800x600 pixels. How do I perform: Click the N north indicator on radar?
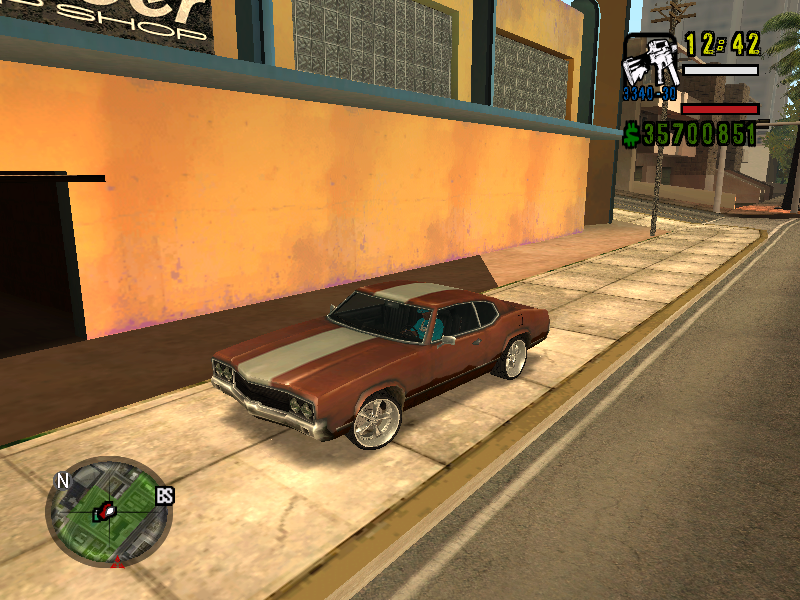[63, 481]
